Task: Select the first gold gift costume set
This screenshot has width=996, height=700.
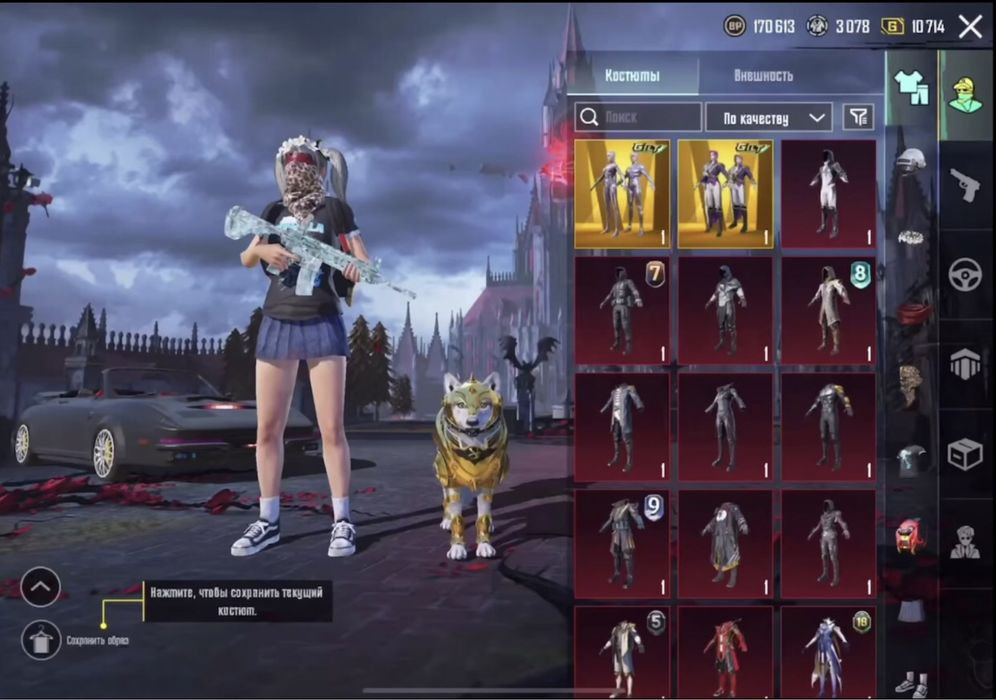Action: coord(622,194)
